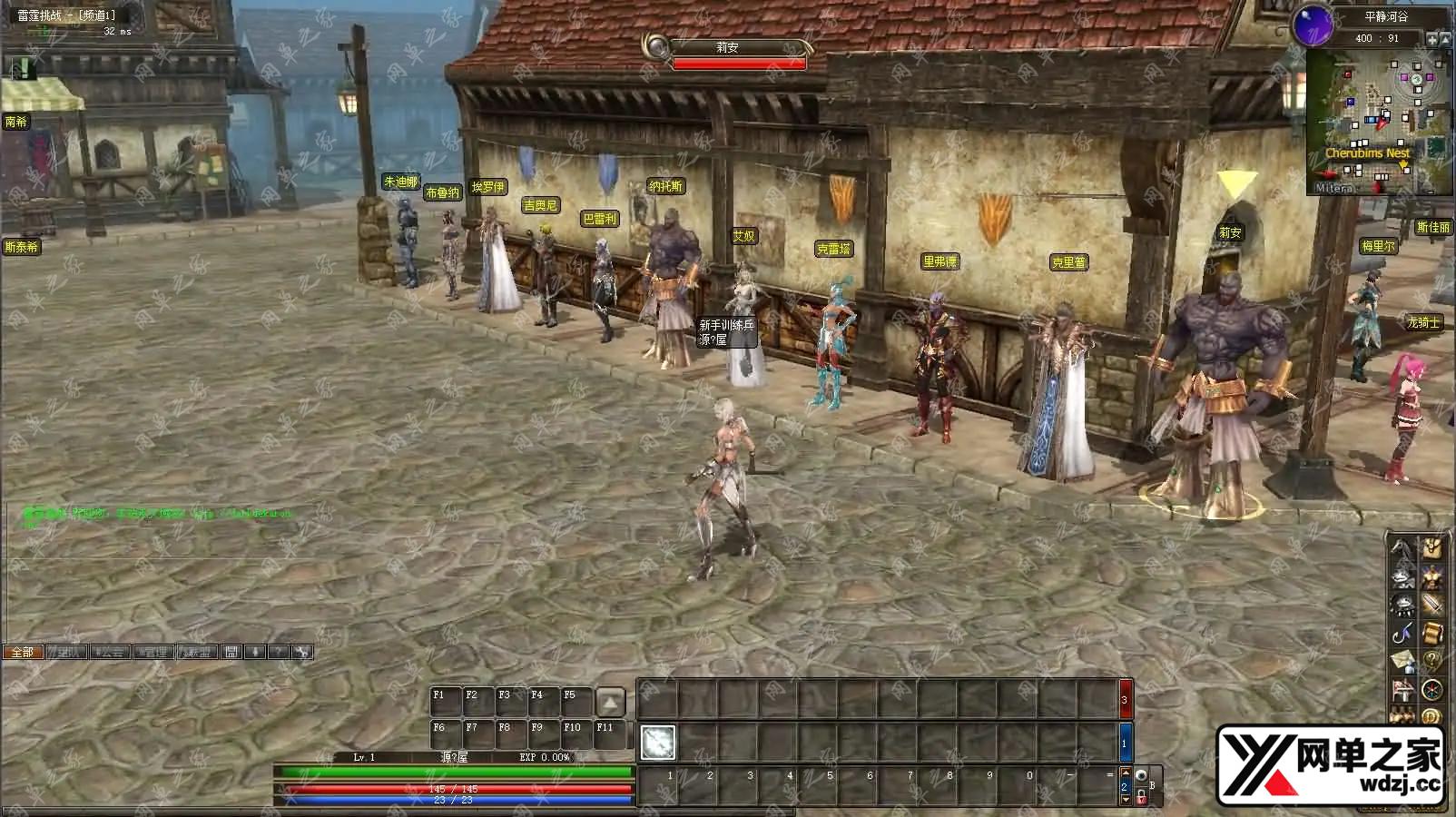Collapse the minimap with the triangle button
The height and width of the screenshot is (817, 1456).
tap(1446, 39)
